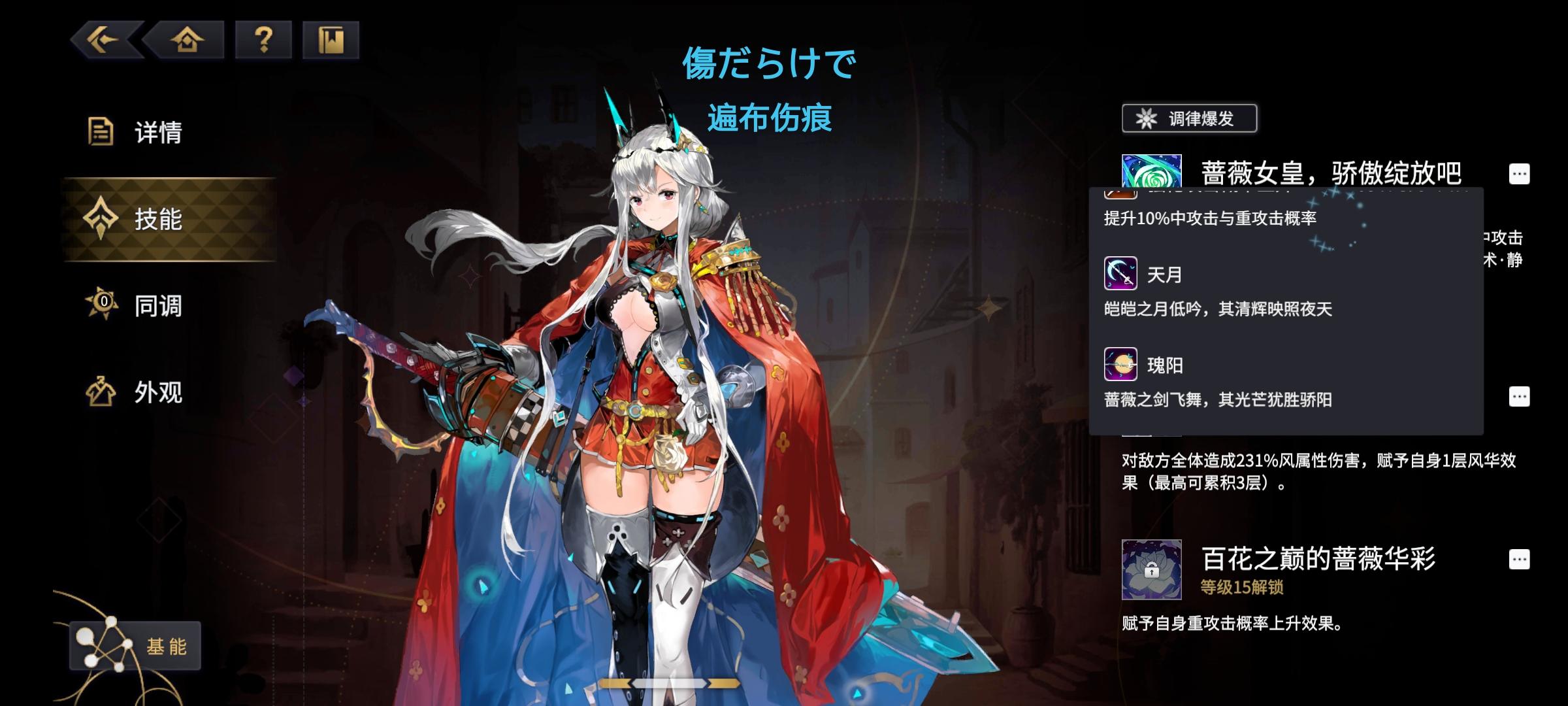
Task: Click the 调律爆发 button
Action: click(1189, 118)
